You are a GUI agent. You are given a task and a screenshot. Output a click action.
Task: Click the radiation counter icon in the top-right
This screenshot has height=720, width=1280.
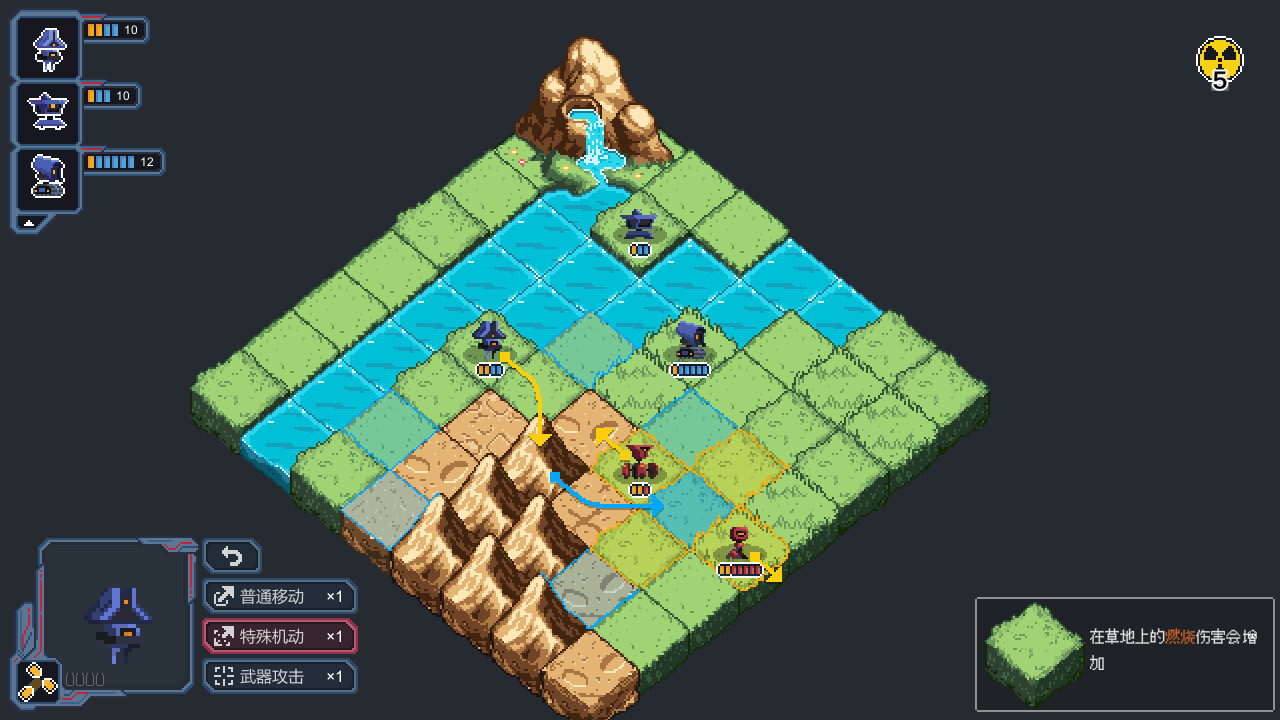[1218, 60]
